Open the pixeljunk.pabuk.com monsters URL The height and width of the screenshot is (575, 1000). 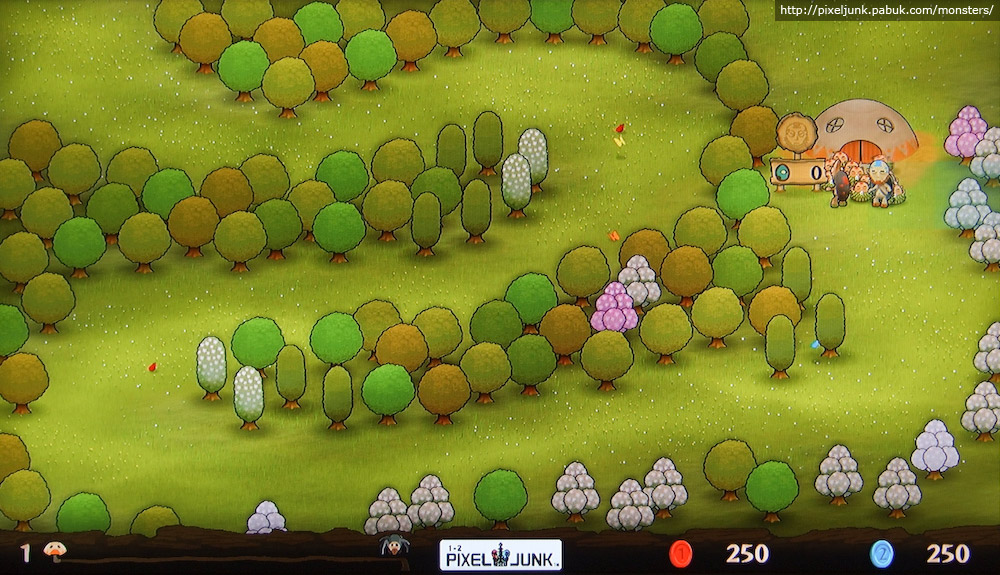point(886,11)
